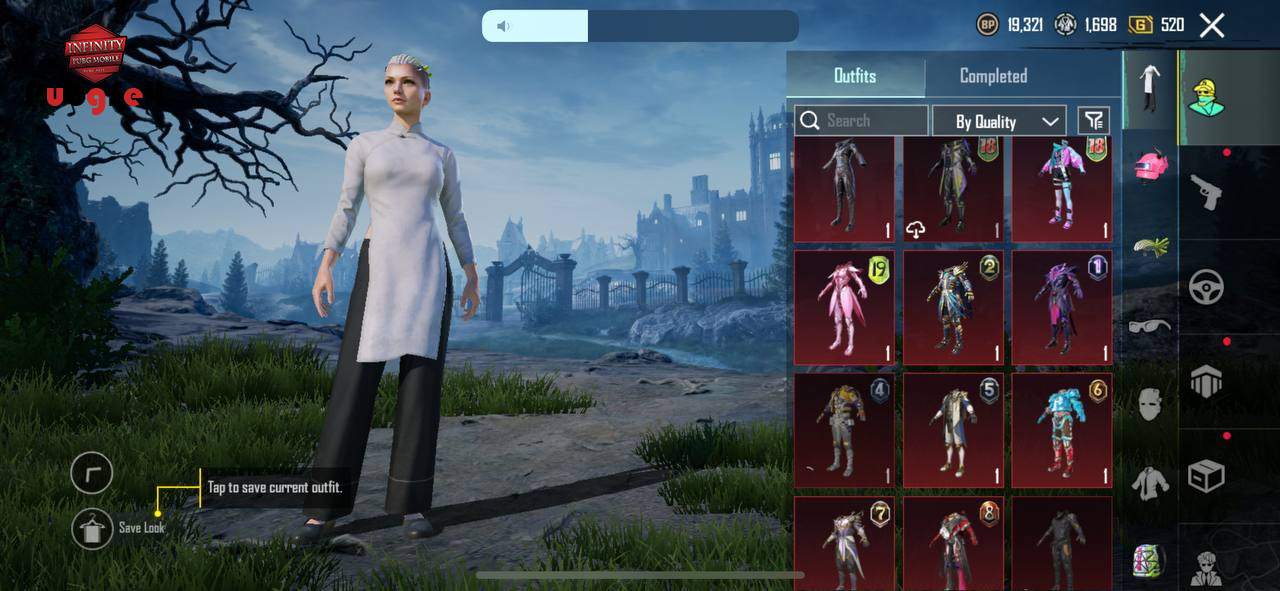The image size is (1280, 591).
Task: Open the face mask category
Action: [x=1150, y=404]
